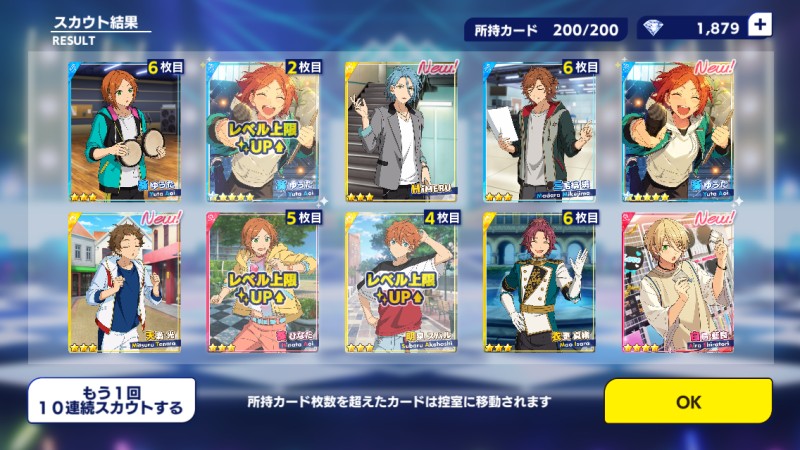View the Subaru Akehoshi card
The width and height of the screenshot is (800, 450).
(x=400, y=281)
